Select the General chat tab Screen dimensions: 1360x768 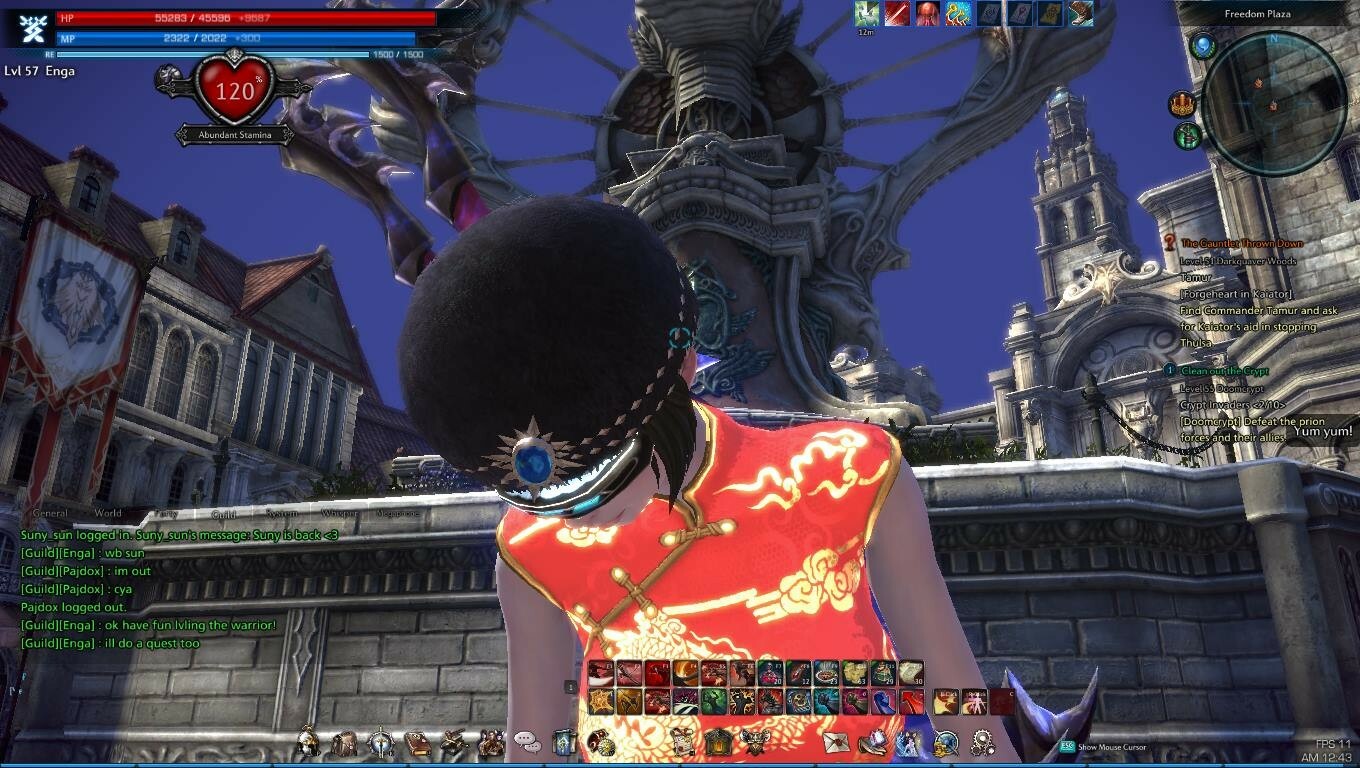coord(50,513)
